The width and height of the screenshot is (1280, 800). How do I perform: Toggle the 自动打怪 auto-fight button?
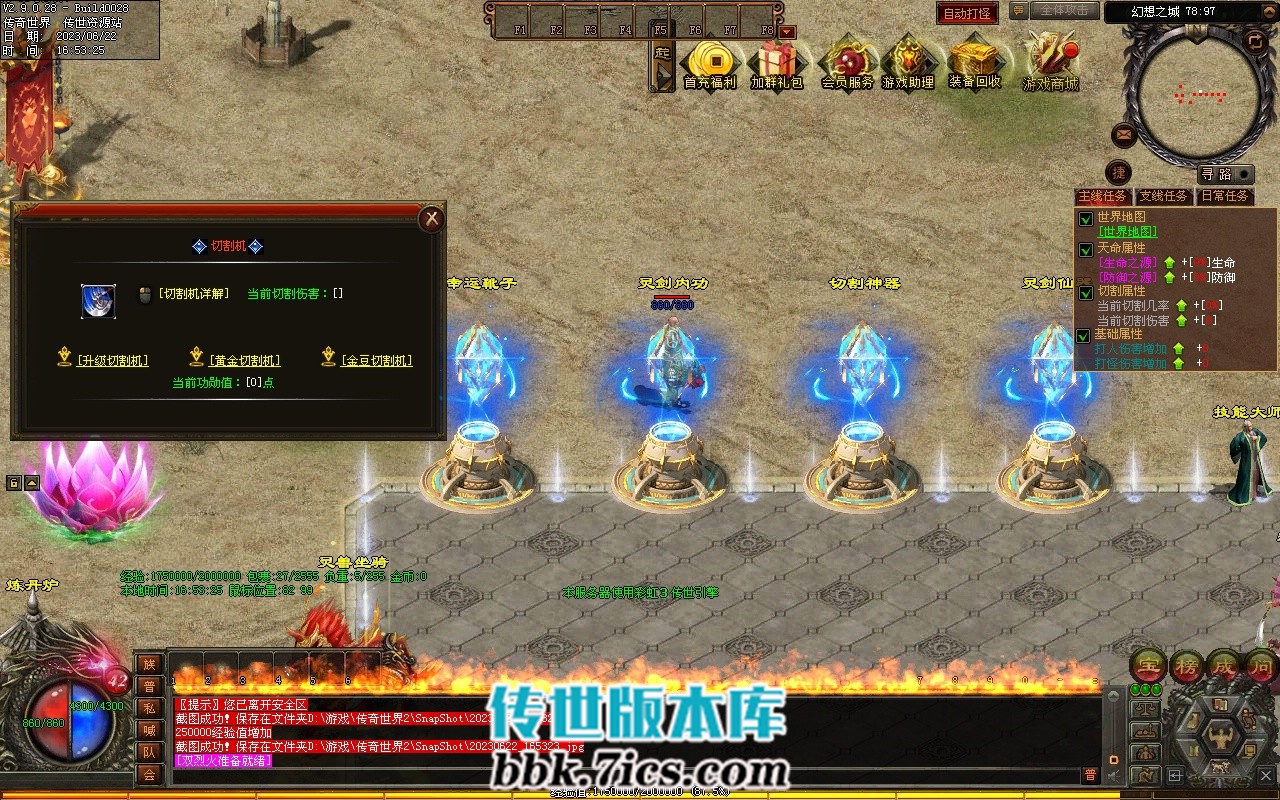(x=967, y=13)
